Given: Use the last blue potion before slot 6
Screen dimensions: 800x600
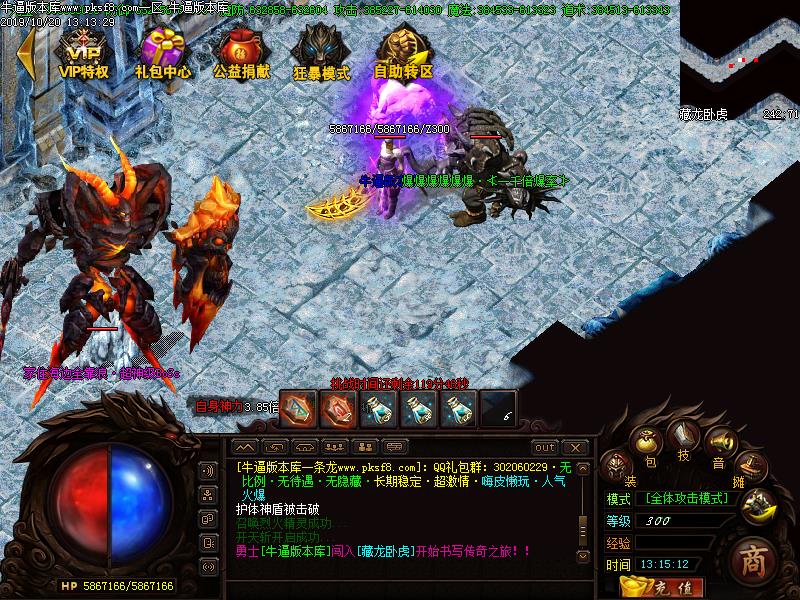Looking at the screenshot, I should click(x=457, y=407).
